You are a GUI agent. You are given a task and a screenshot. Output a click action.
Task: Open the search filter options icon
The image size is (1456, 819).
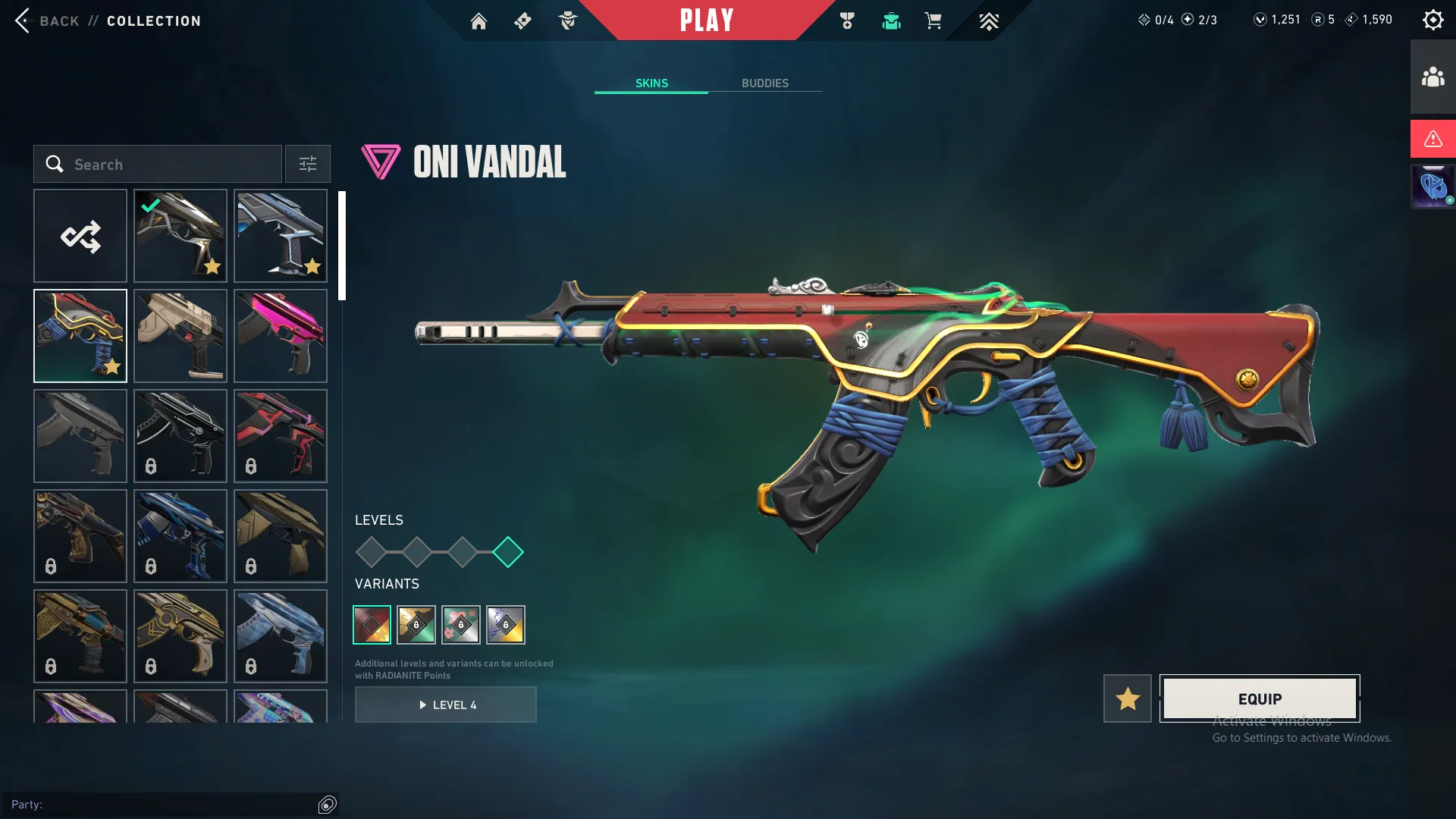307,164
